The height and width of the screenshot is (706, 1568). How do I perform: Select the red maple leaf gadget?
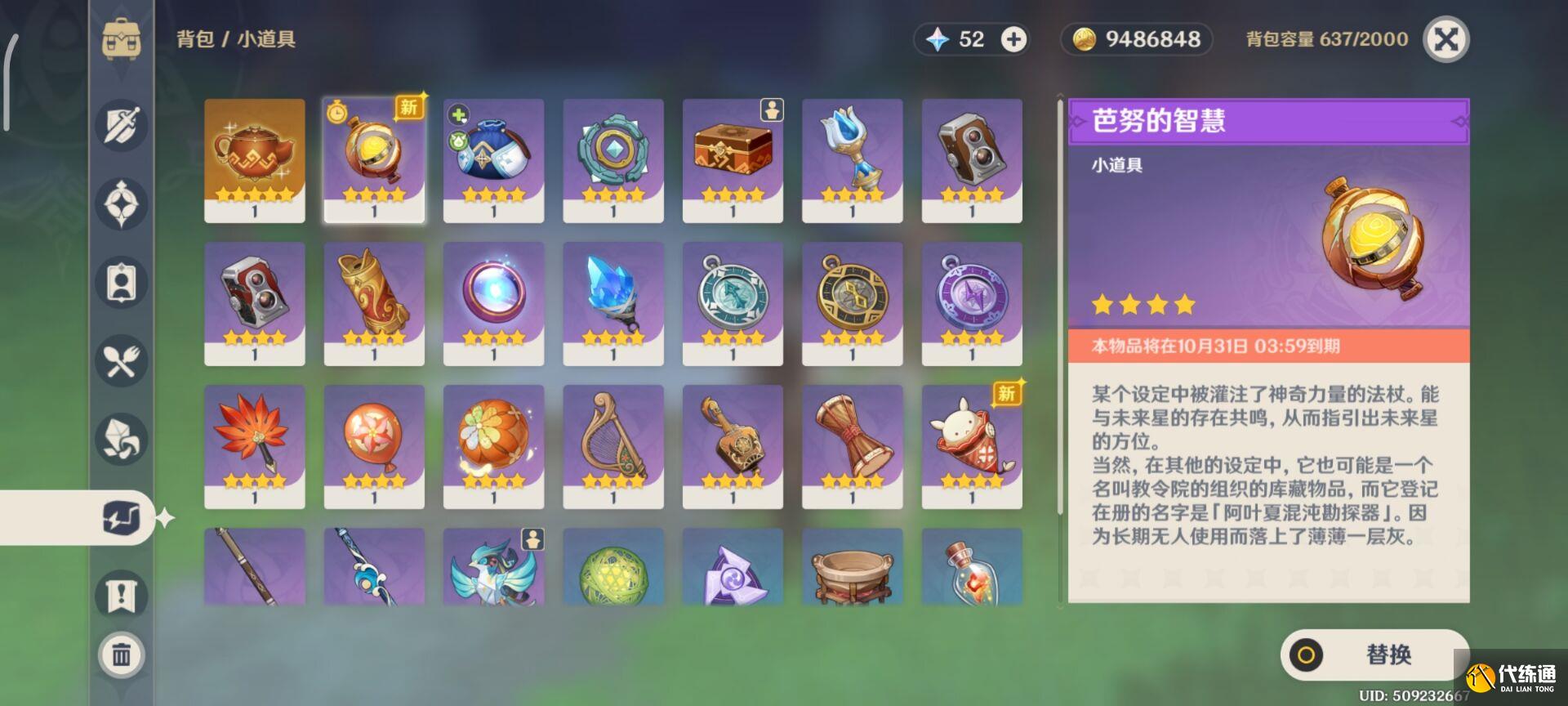(x=254, y=445)
